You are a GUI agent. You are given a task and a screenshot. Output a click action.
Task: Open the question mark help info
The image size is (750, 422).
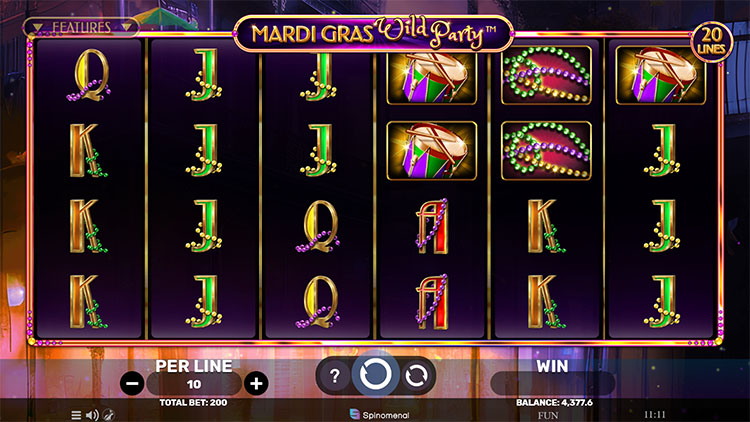point(335,376)
